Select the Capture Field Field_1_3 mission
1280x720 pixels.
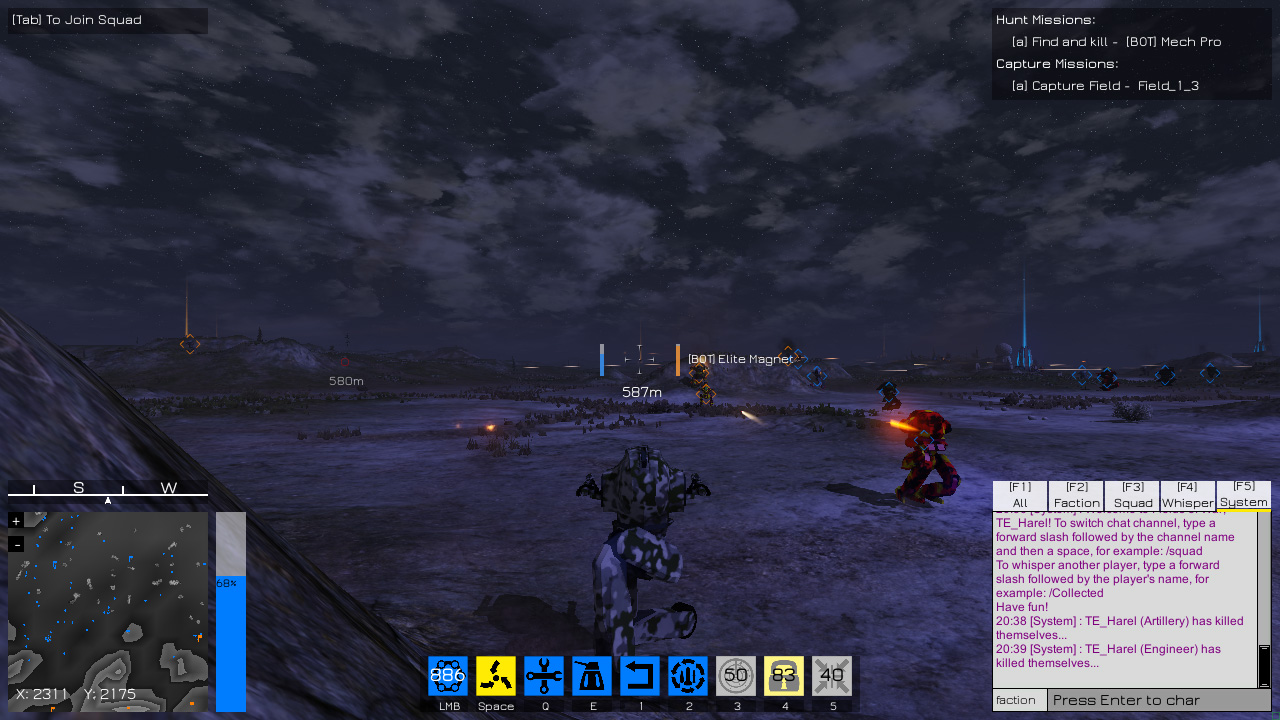1106,85
